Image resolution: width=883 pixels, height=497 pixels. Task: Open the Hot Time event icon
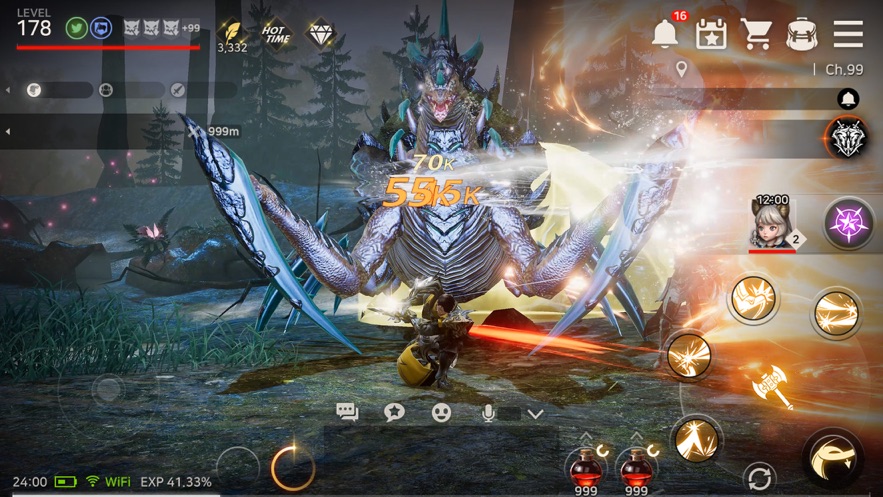click(275, 31)
